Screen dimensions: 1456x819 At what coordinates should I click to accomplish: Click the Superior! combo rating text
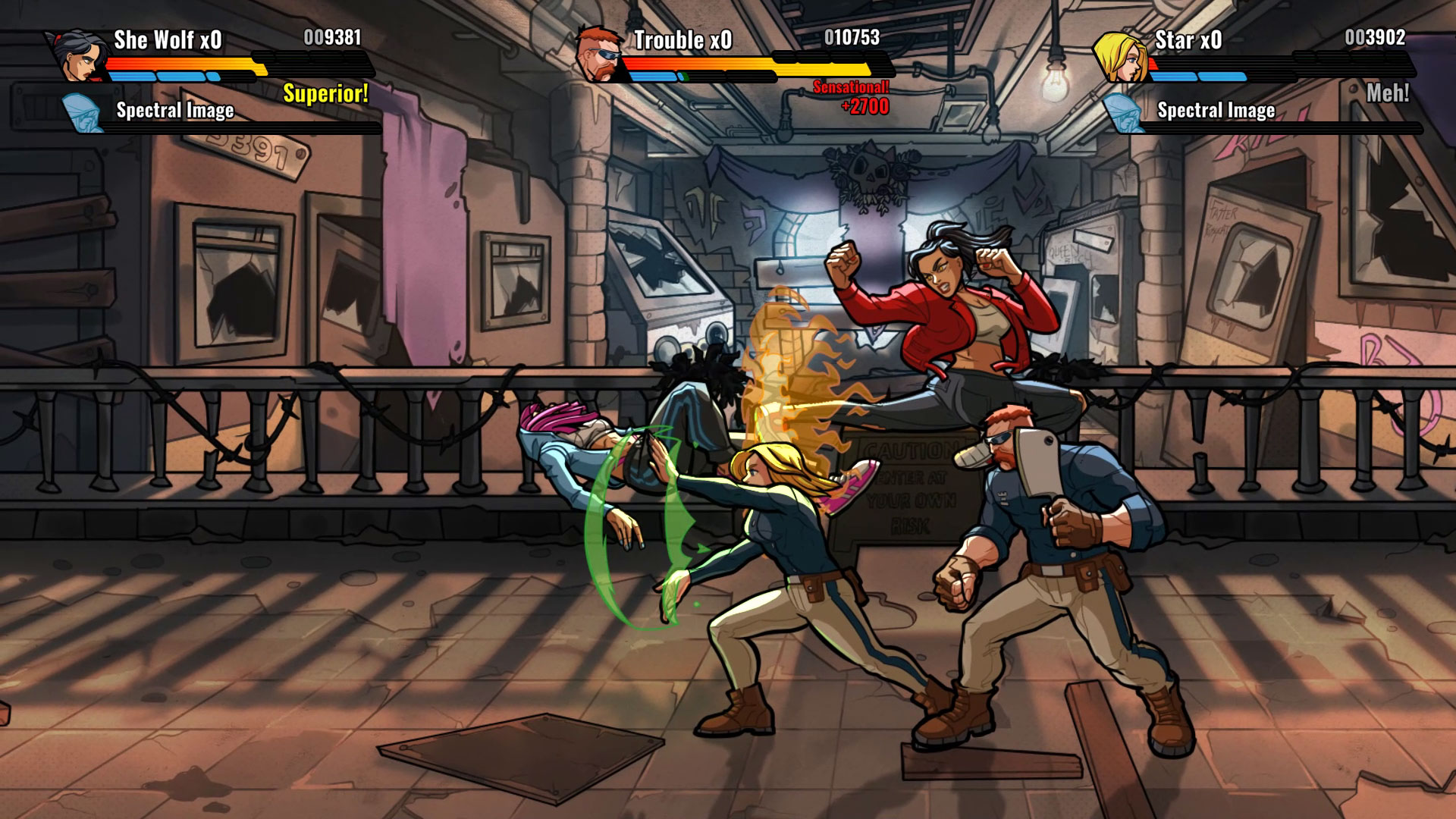point(325,95)
